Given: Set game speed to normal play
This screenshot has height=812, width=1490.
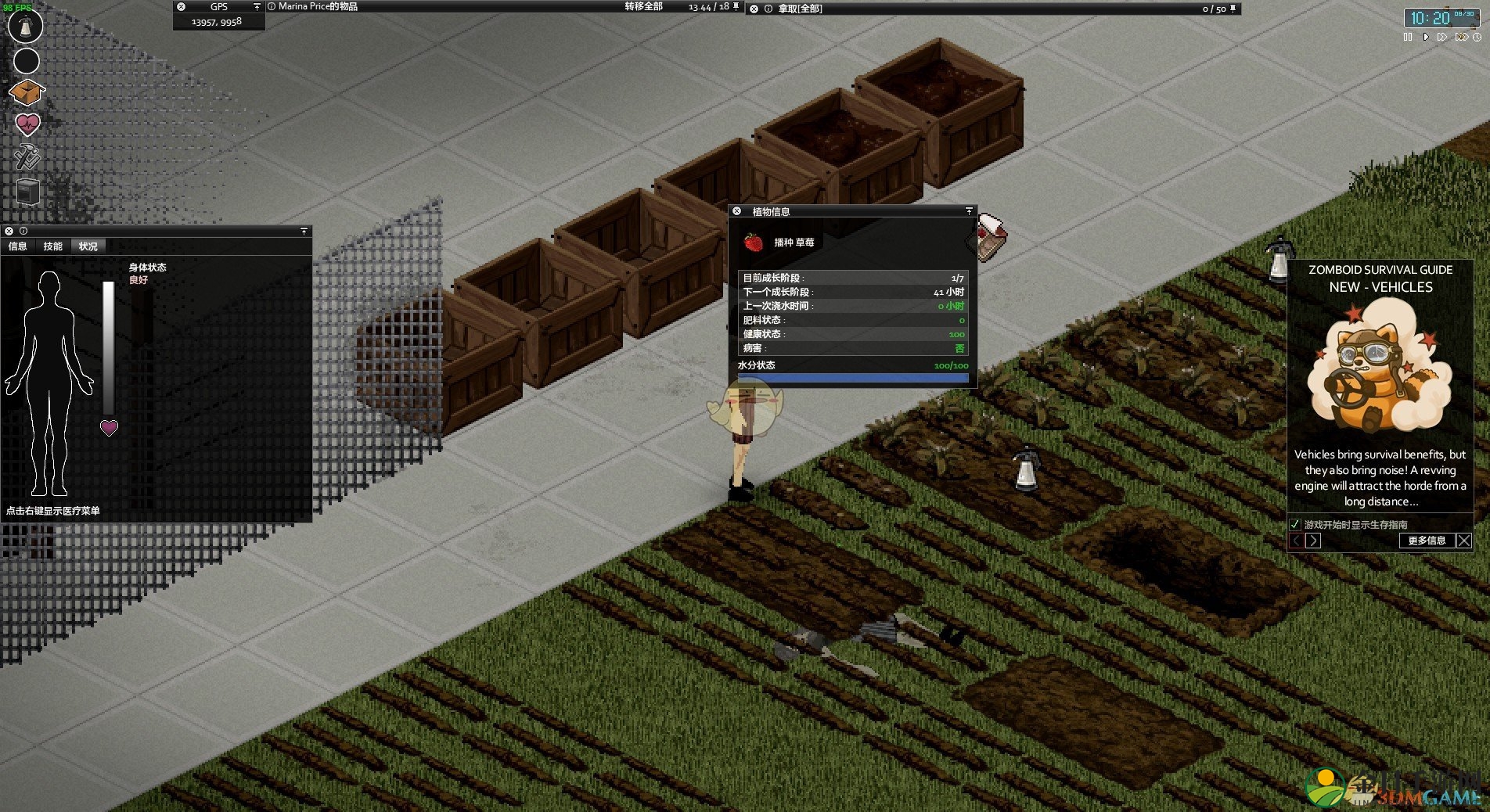Looking at the screenshot, I should pos(1425,37).
